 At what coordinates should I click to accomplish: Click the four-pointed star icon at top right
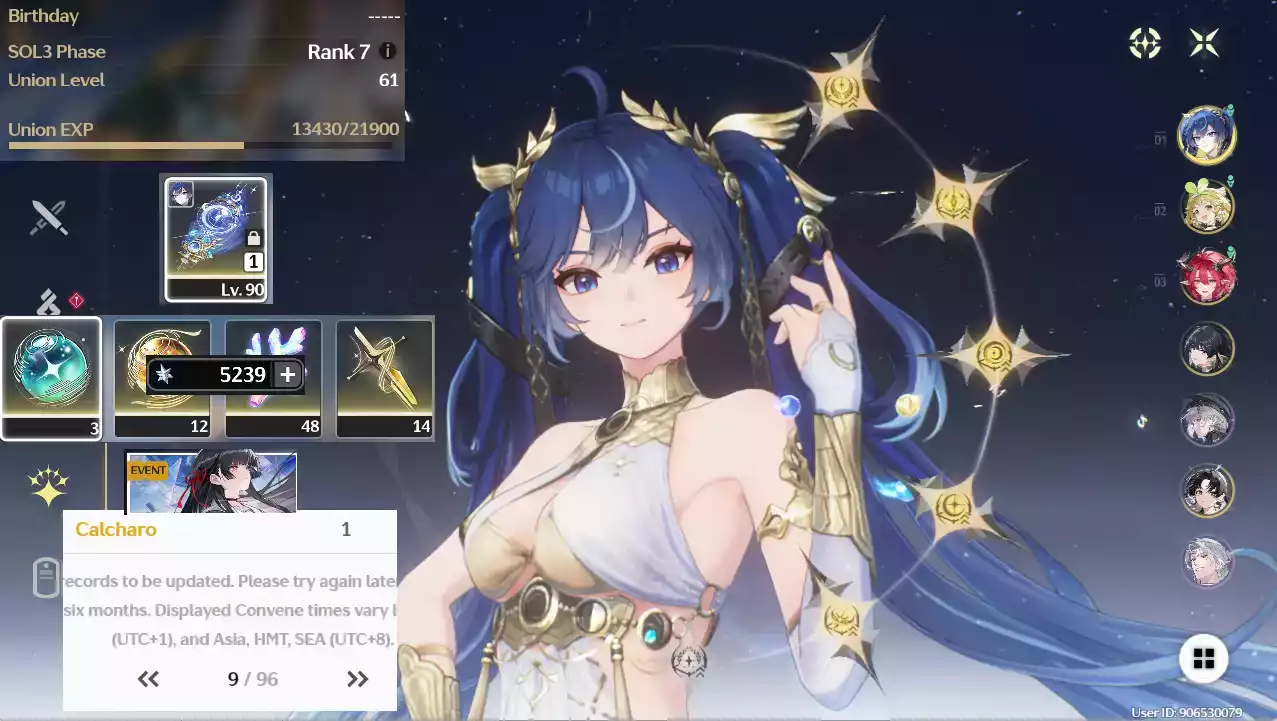point(1204,43)
